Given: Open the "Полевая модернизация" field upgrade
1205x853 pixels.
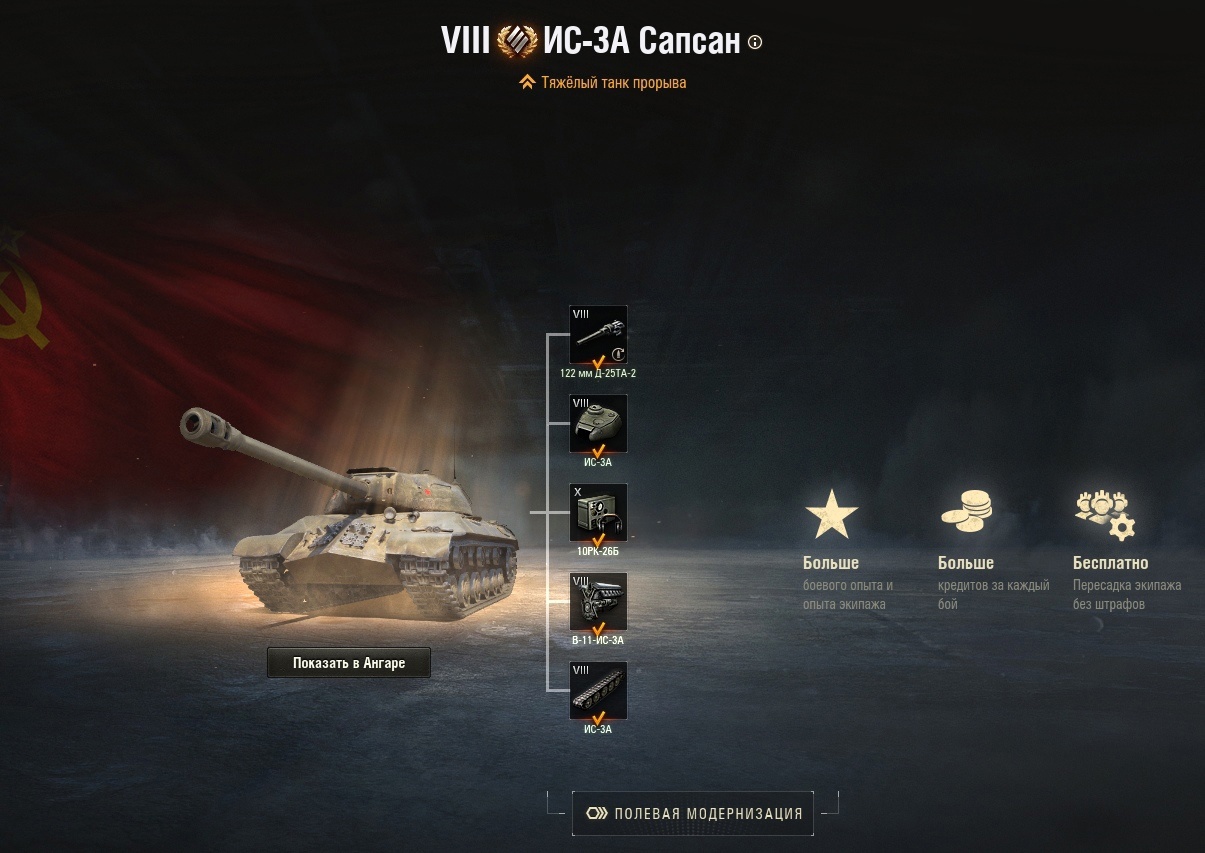Looking at the screenshot, I should pyautogui.click(x=692, y=813).
